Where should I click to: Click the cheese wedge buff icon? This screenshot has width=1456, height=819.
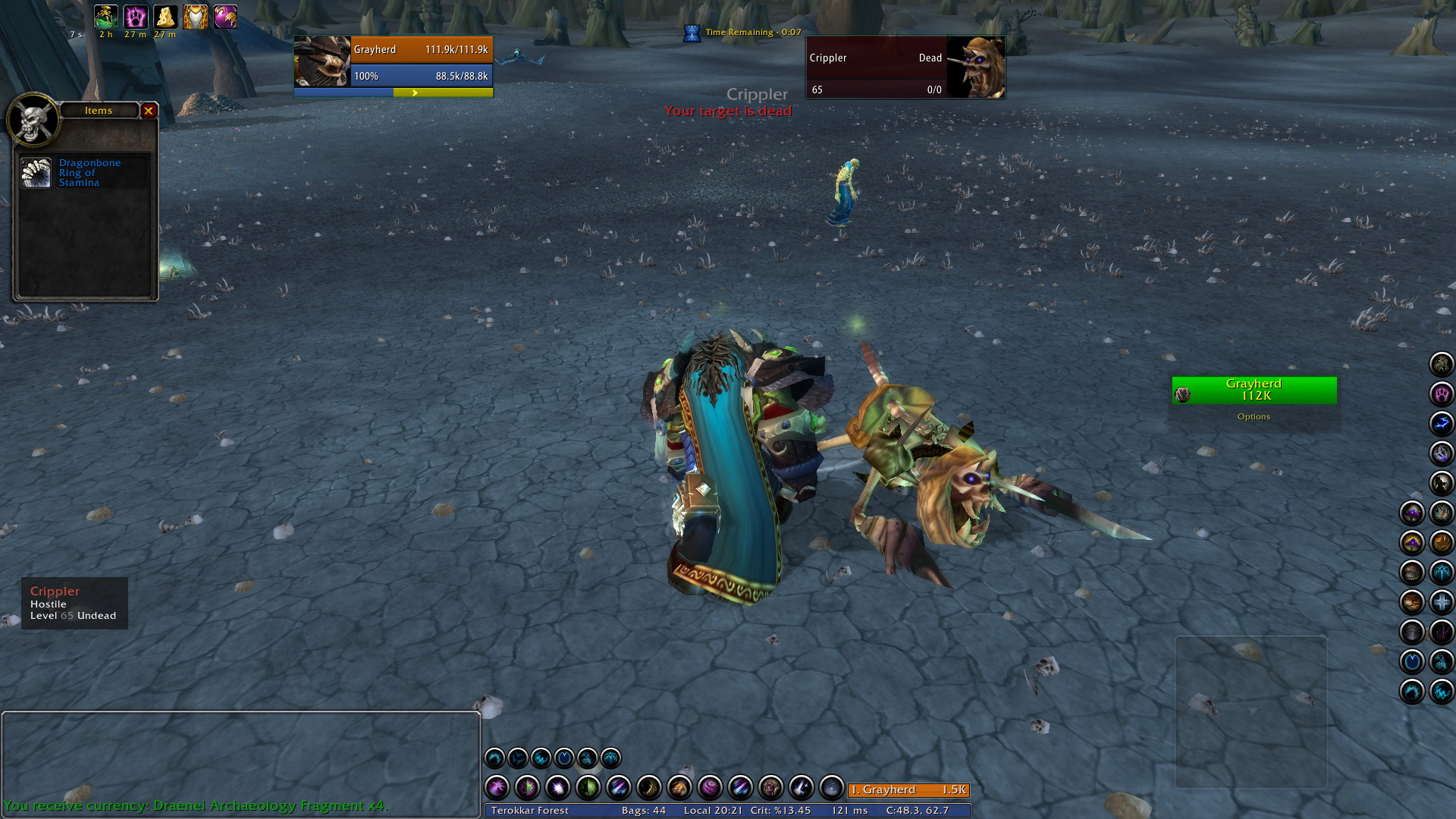[x=165, y=17]
